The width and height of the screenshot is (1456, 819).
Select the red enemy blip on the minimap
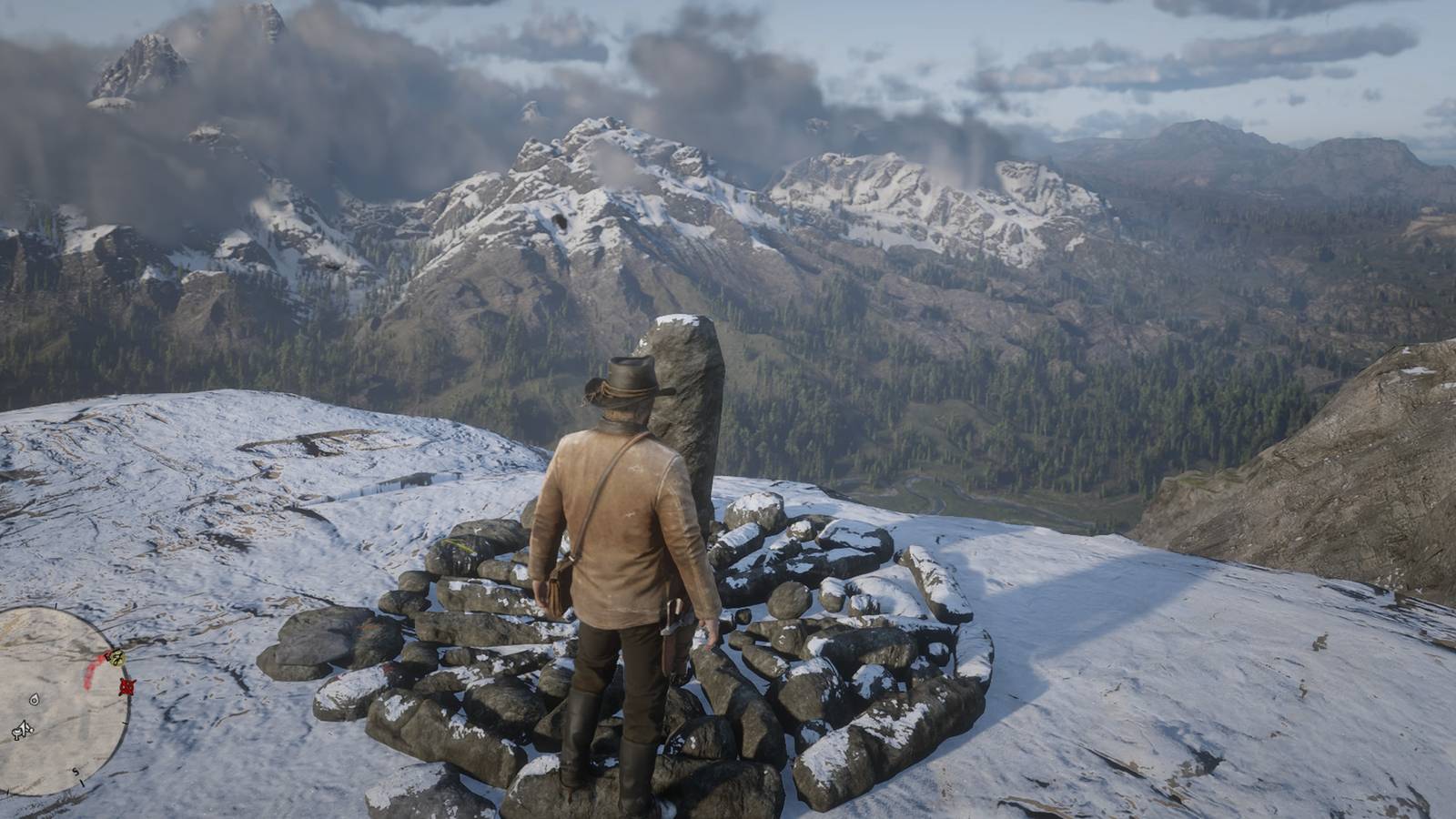click(126, 687)
